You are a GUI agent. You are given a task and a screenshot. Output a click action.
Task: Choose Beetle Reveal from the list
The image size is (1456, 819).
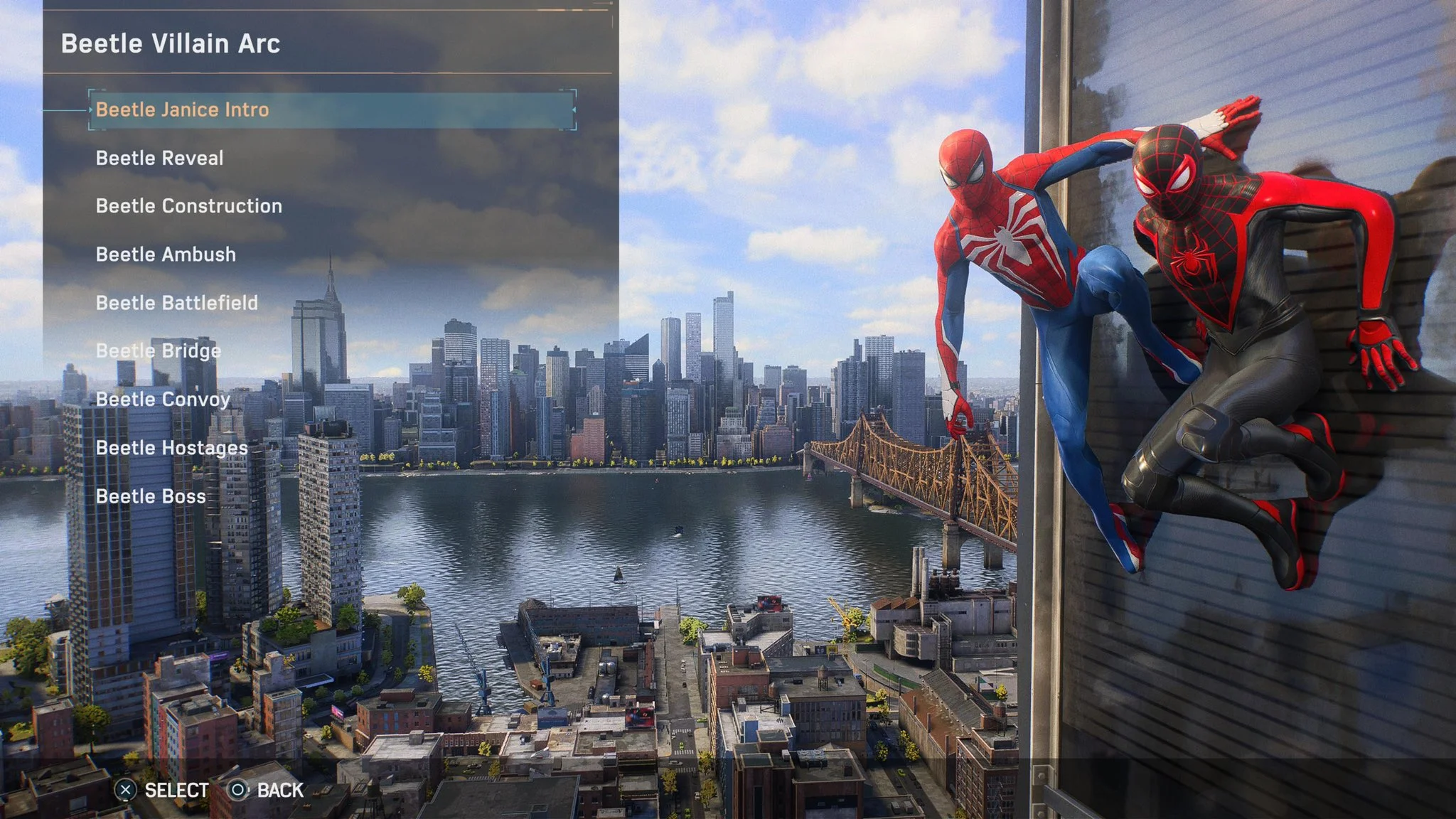click(159, 158)
